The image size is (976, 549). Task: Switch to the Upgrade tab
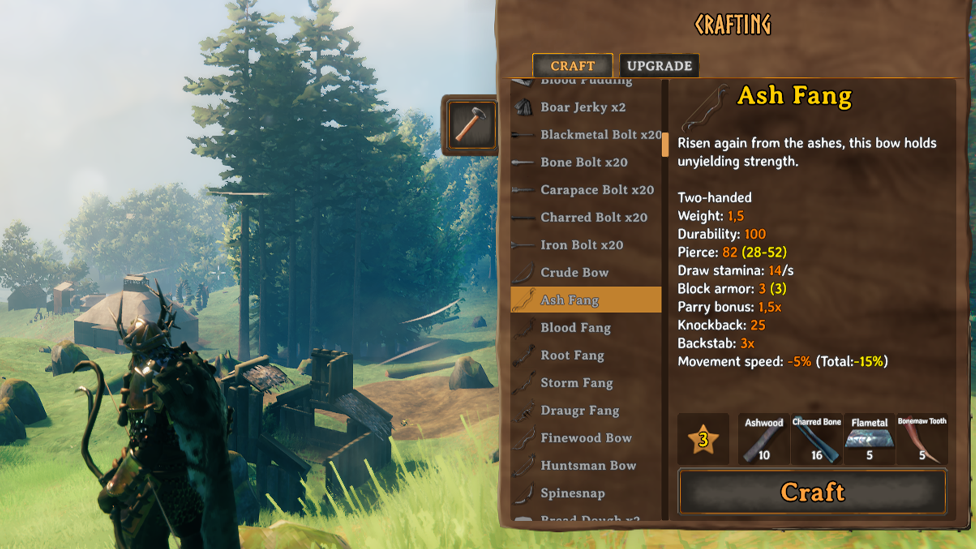coord(659,66)
